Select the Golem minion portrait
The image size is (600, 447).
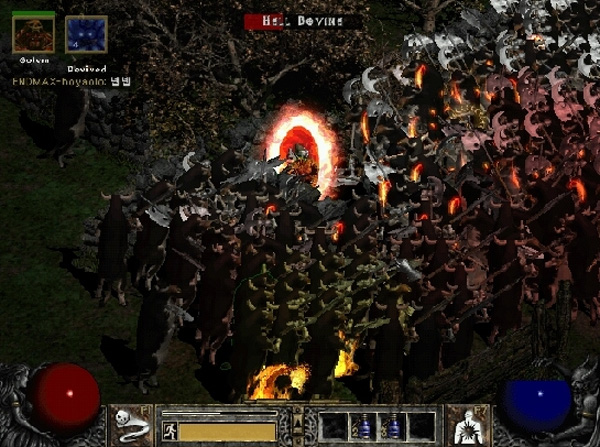(x=33, y=33)
